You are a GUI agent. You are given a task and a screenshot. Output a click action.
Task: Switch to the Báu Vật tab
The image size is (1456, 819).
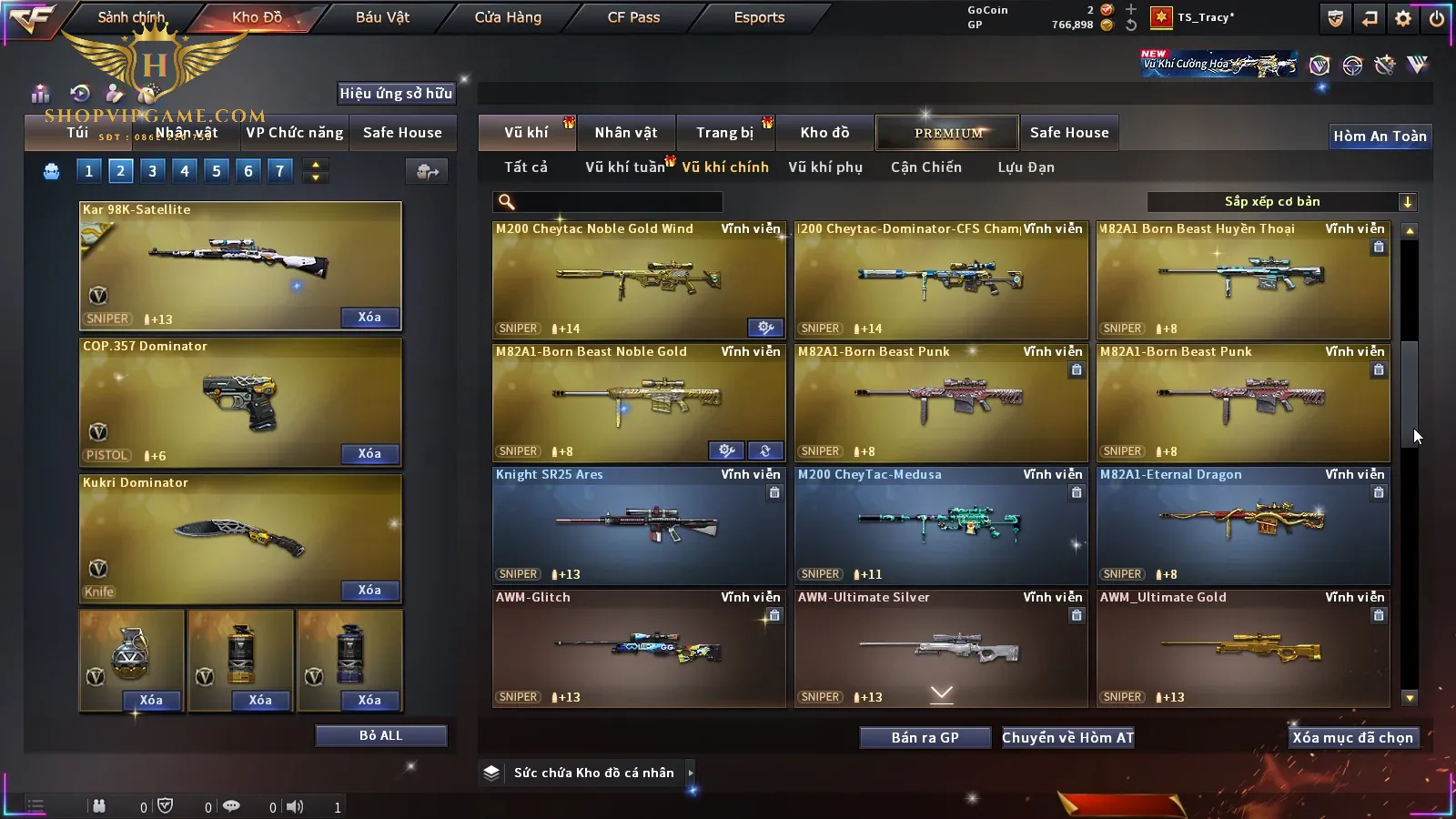point(382,17)
